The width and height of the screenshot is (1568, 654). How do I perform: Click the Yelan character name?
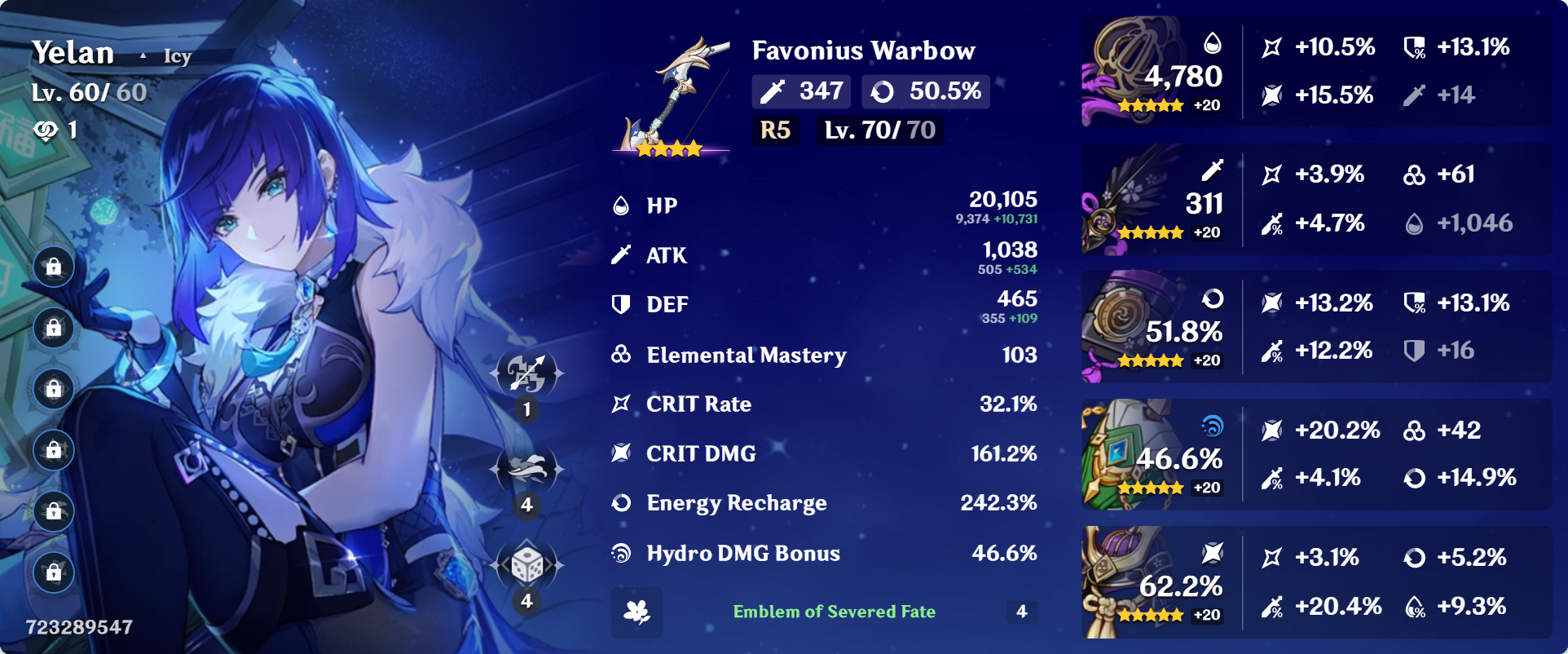(x=73, y=52)
